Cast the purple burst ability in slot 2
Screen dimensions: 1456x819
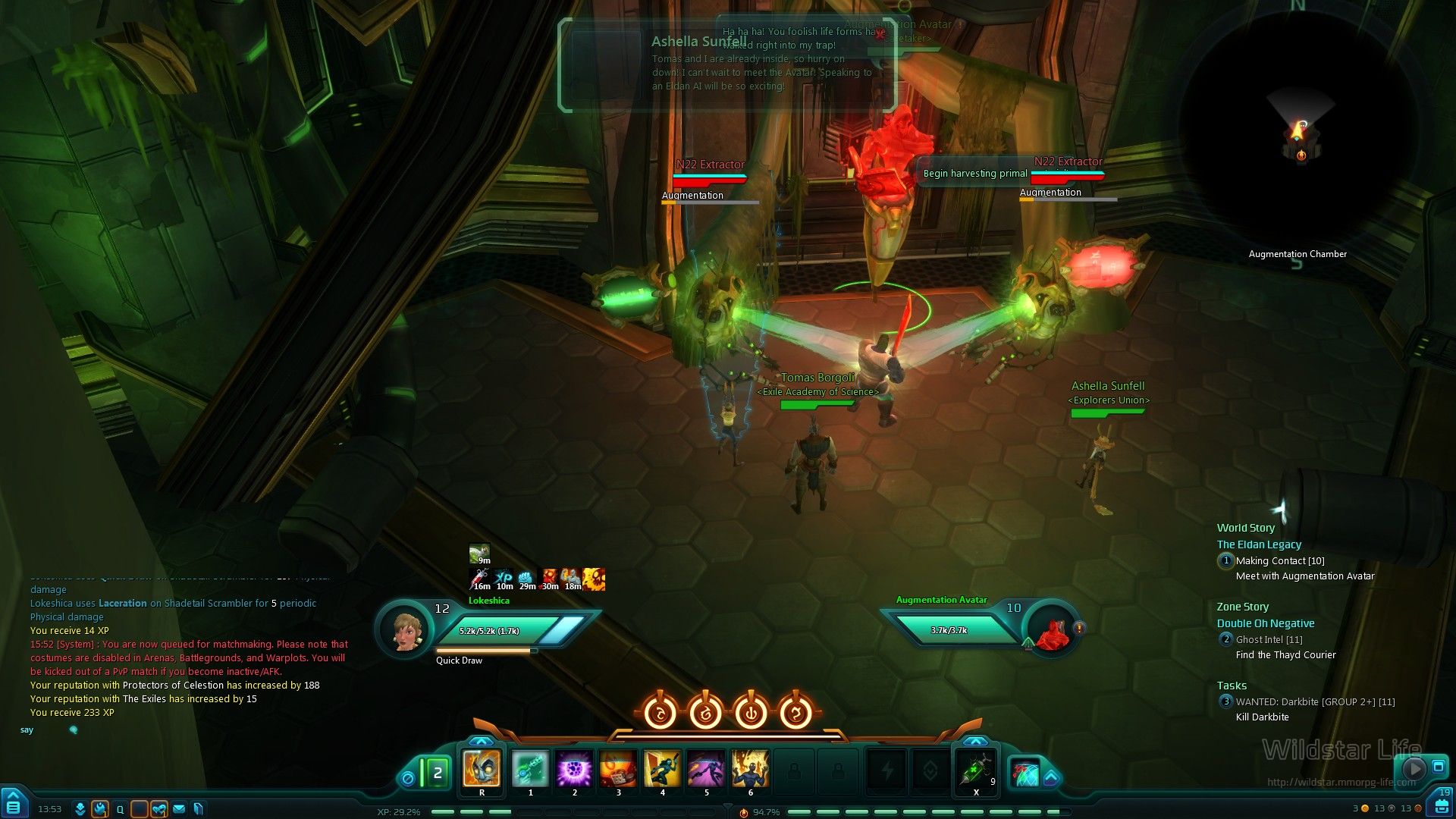coord(574,769)
